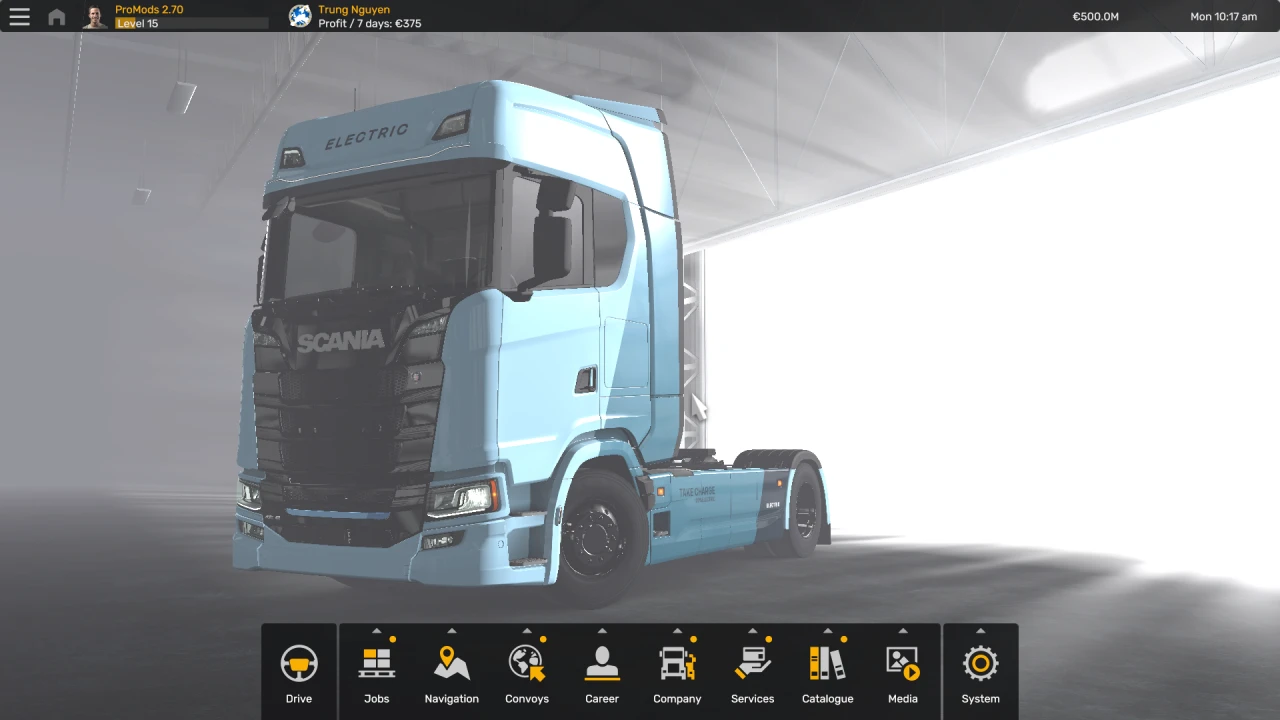
Task: Open the ProMods 2.70 profile
Action: click(149, 9)
